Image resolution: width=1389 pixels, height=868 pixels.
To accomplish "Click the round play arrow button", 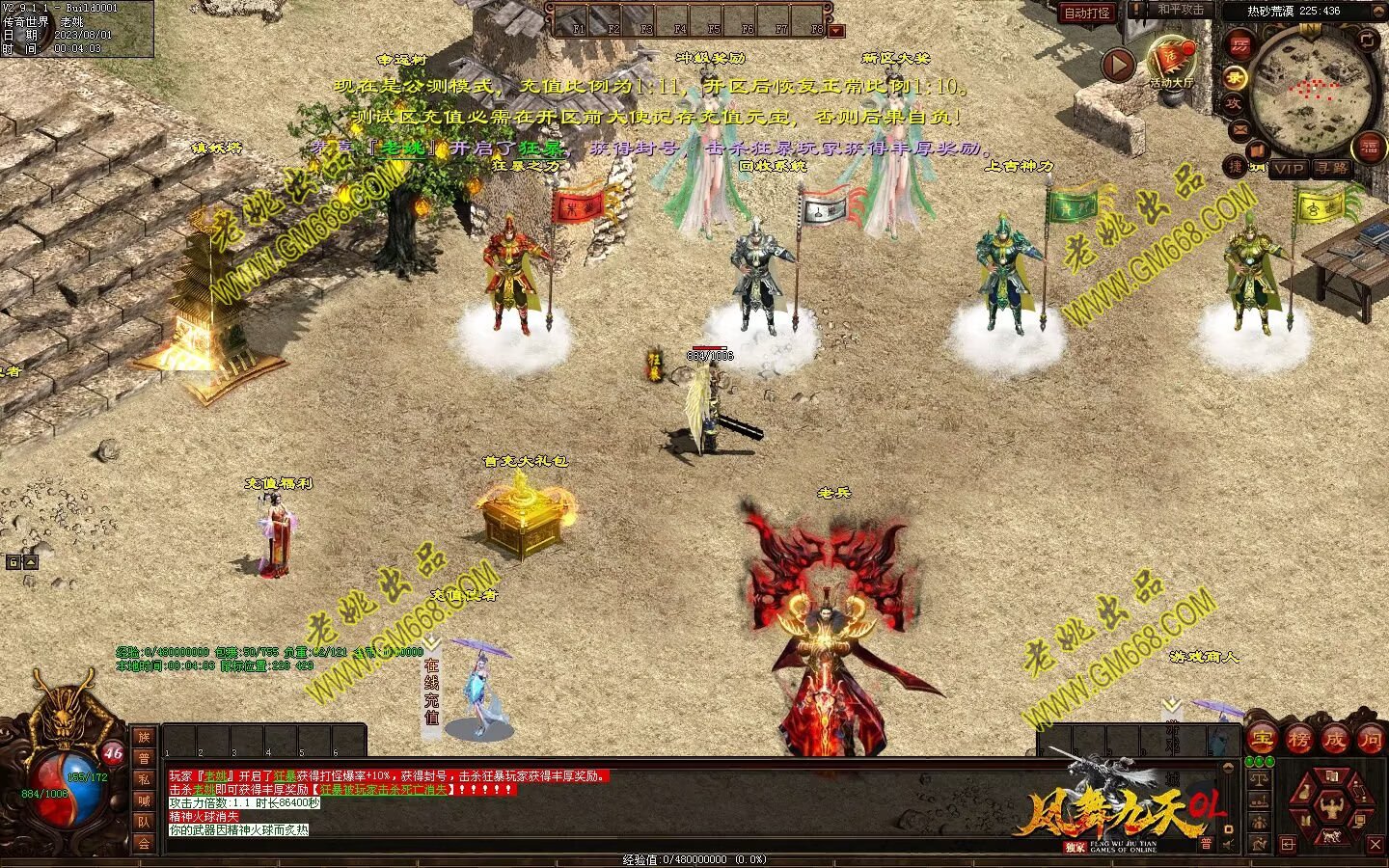I will click(1119, 66).
